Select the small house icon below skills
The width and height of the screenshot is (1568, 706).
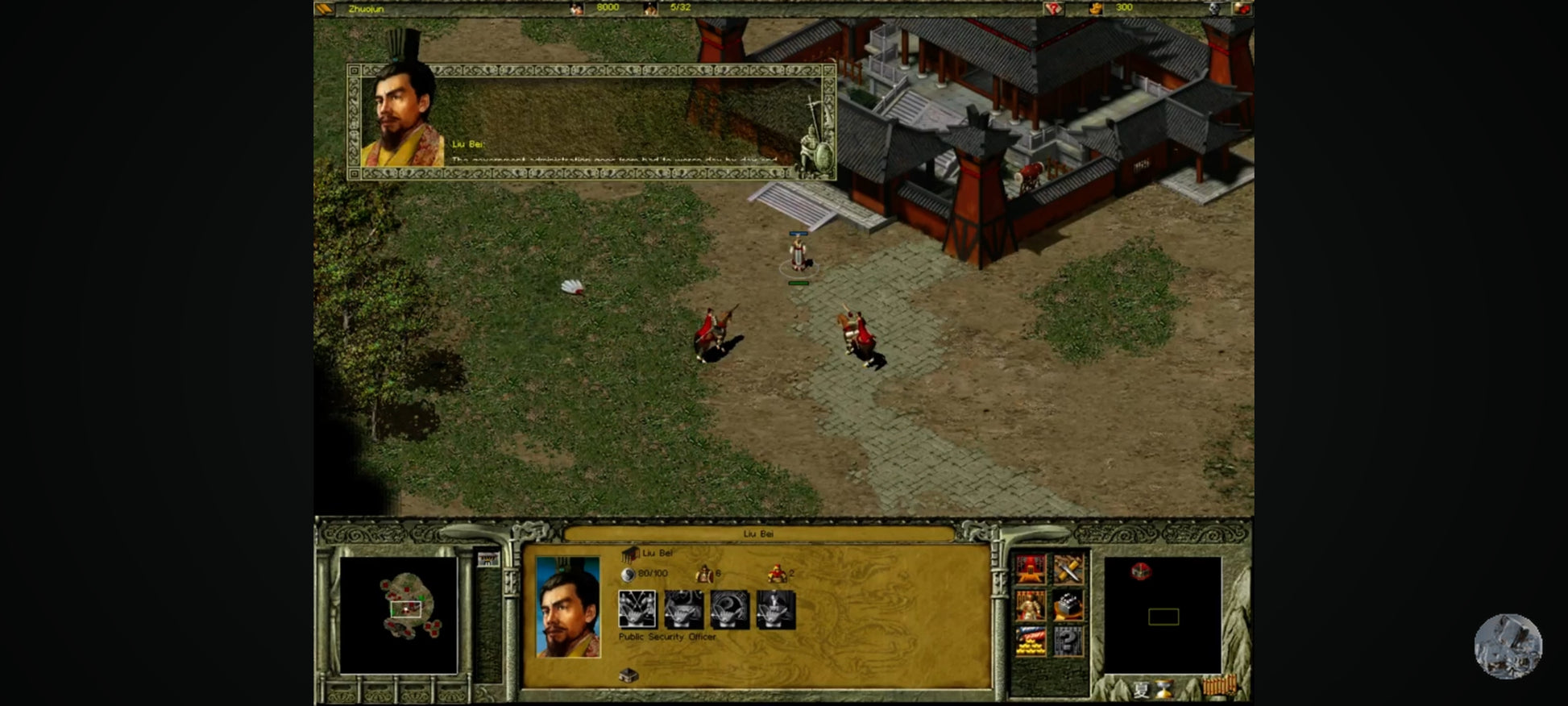pyautogui.click(x=628, y=675)
